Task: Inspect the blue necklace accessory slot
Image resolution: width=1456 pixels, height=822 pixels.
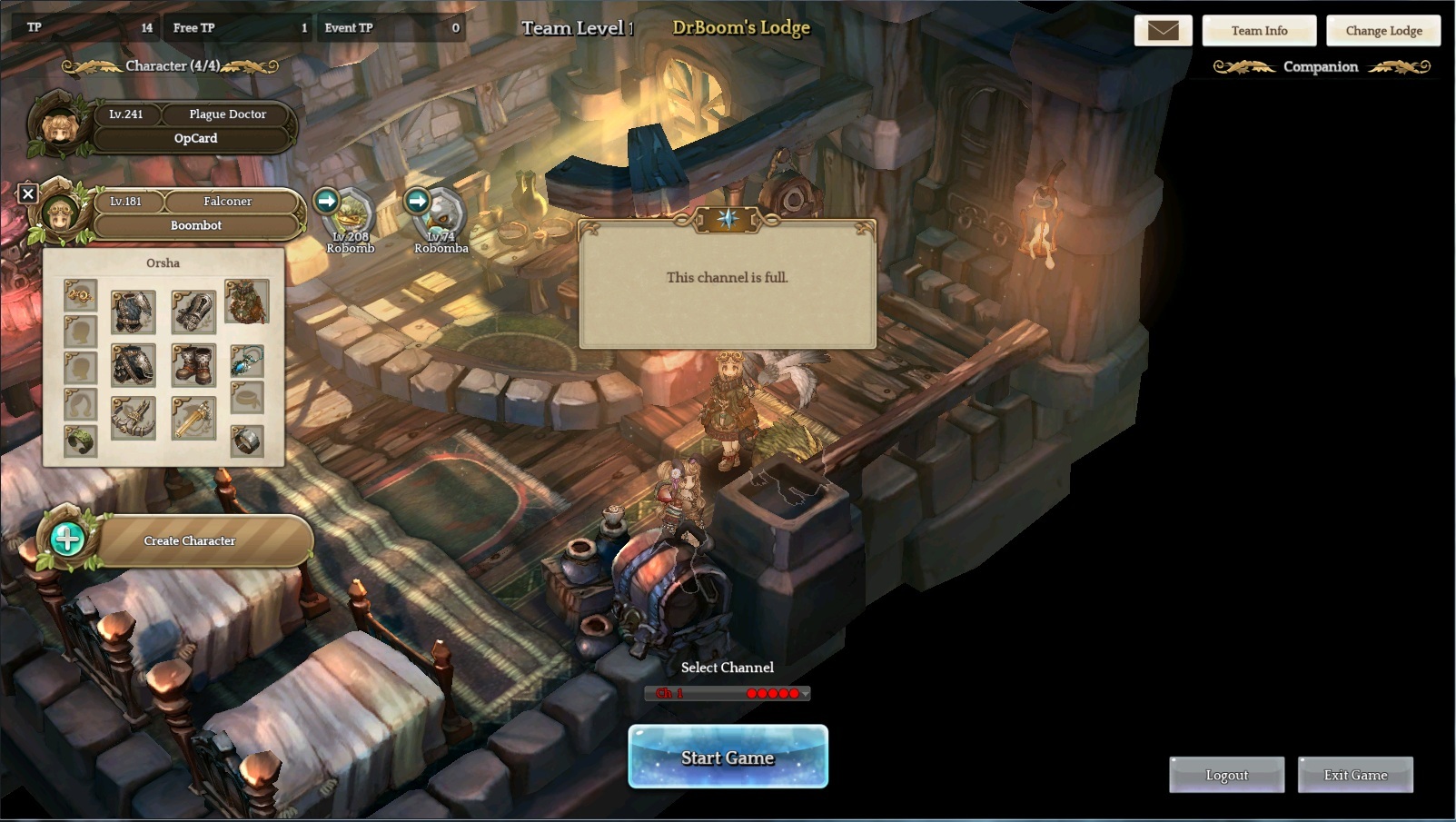Action: (x=246, y=361)
